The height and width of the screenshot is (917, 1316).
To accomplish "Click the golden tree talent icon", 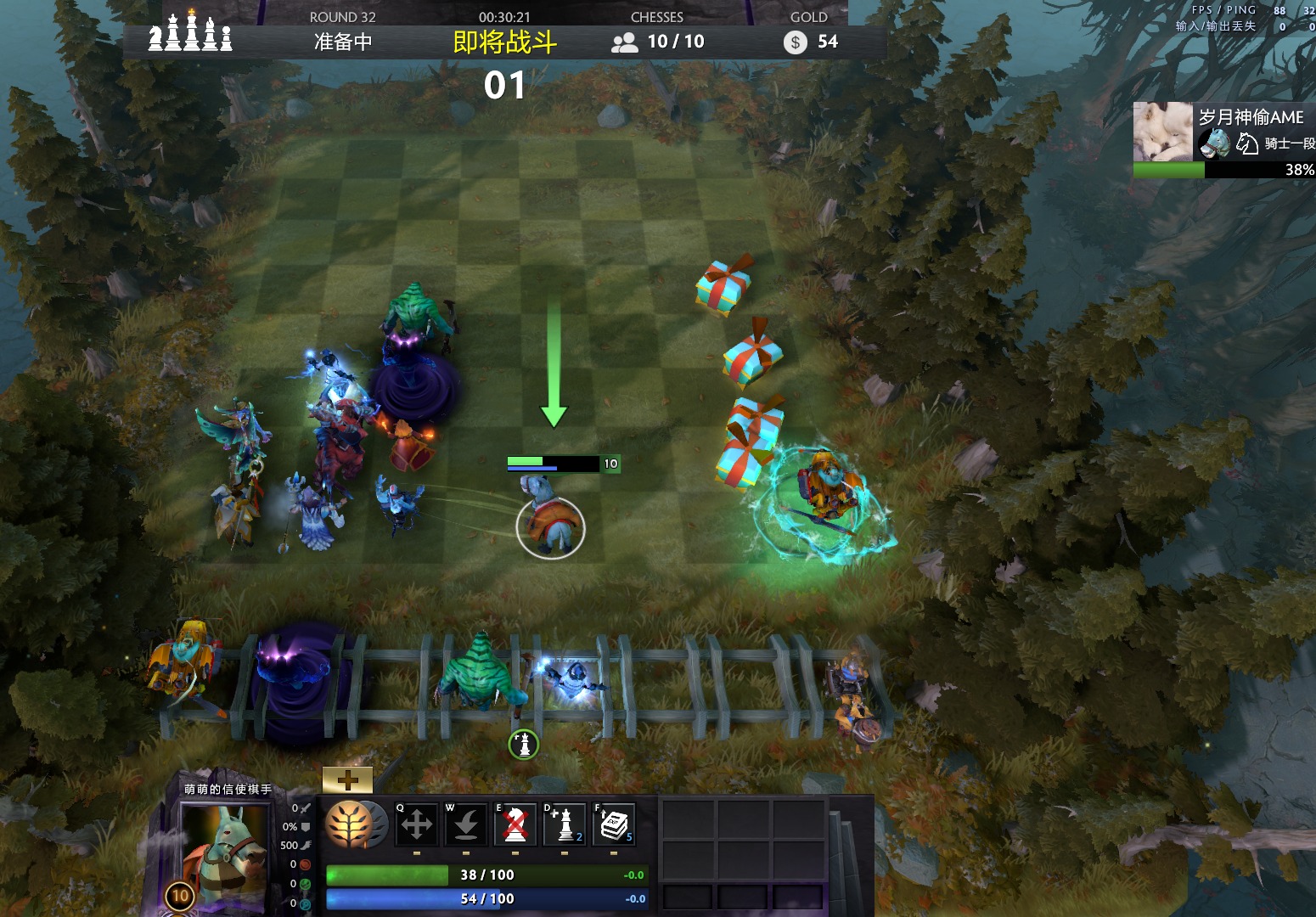I will [x=350, y=824].
